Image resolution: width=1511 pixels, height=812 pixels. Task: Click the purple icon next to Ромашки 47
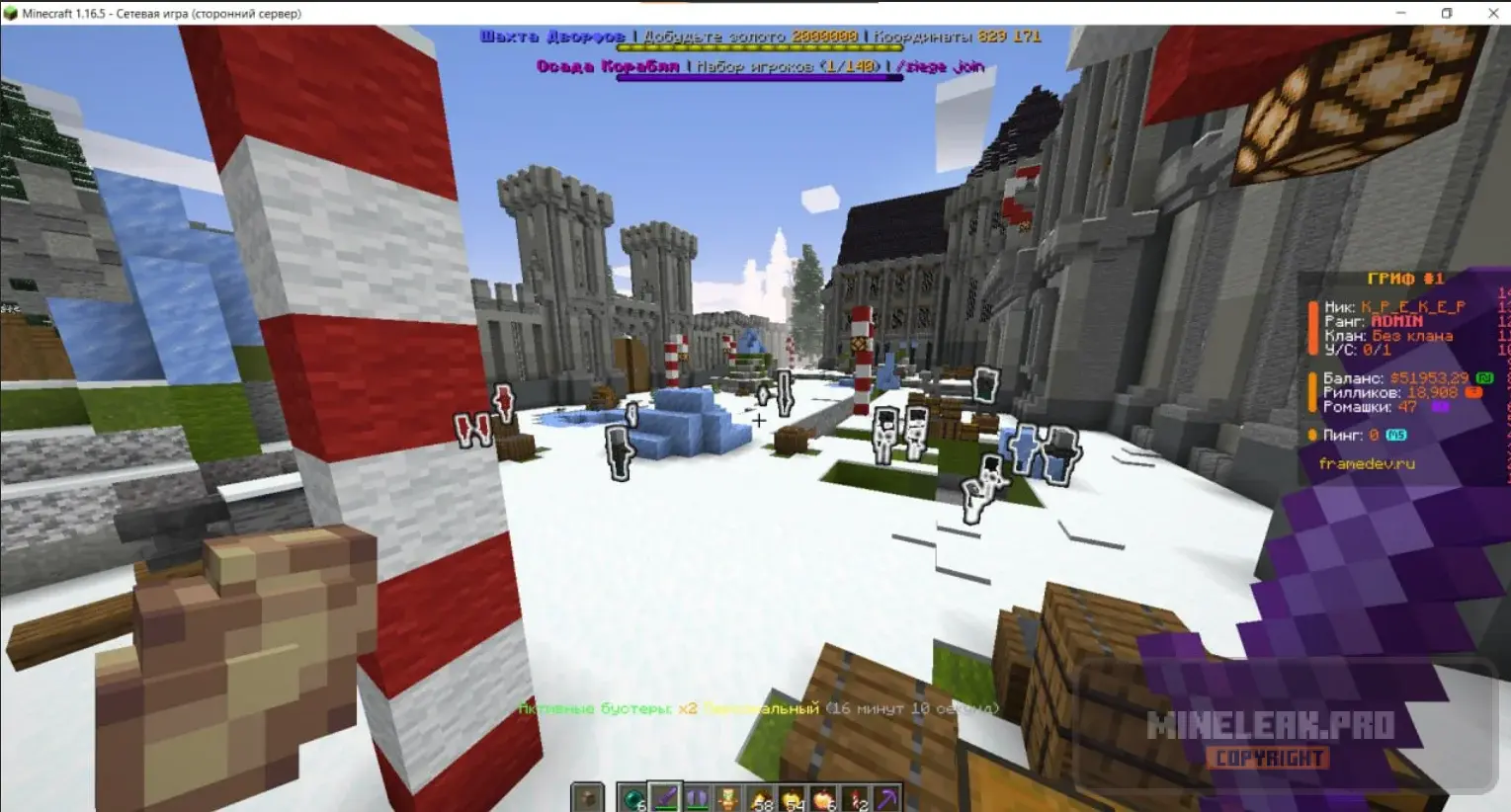(1440, 407)
